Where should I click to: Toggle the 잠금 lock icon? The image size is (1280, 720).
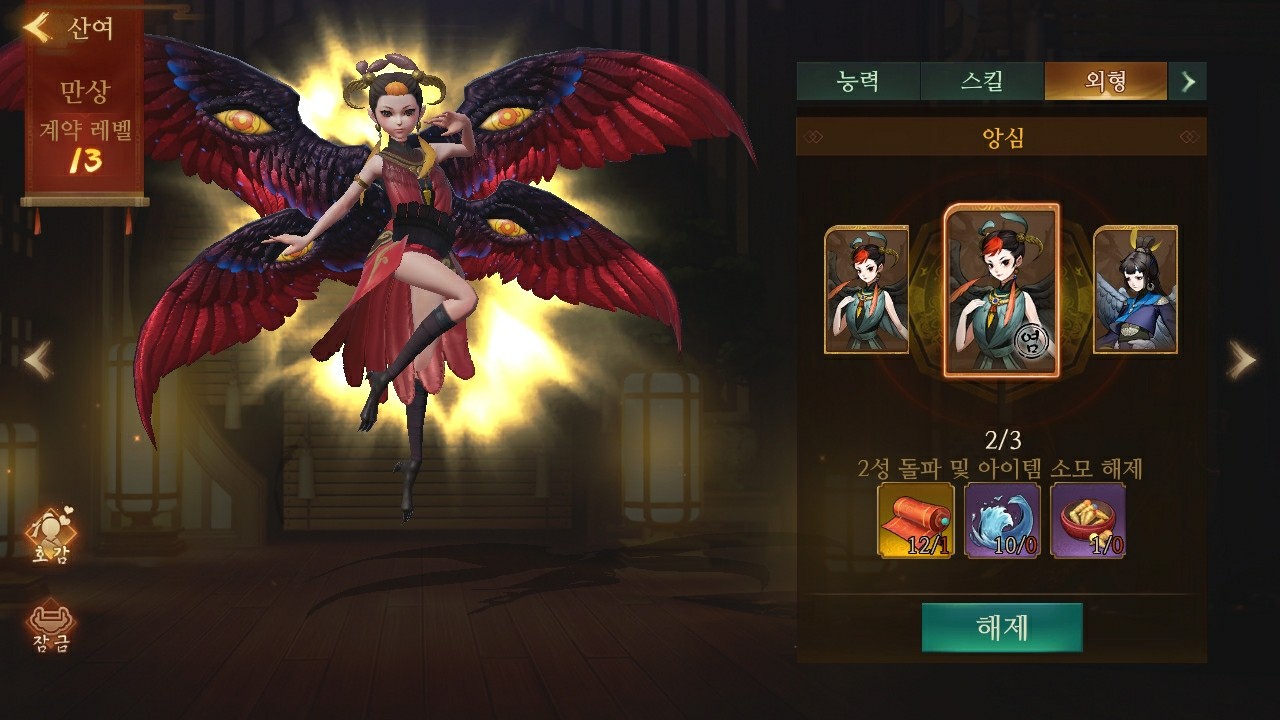(x=50, y=626)
